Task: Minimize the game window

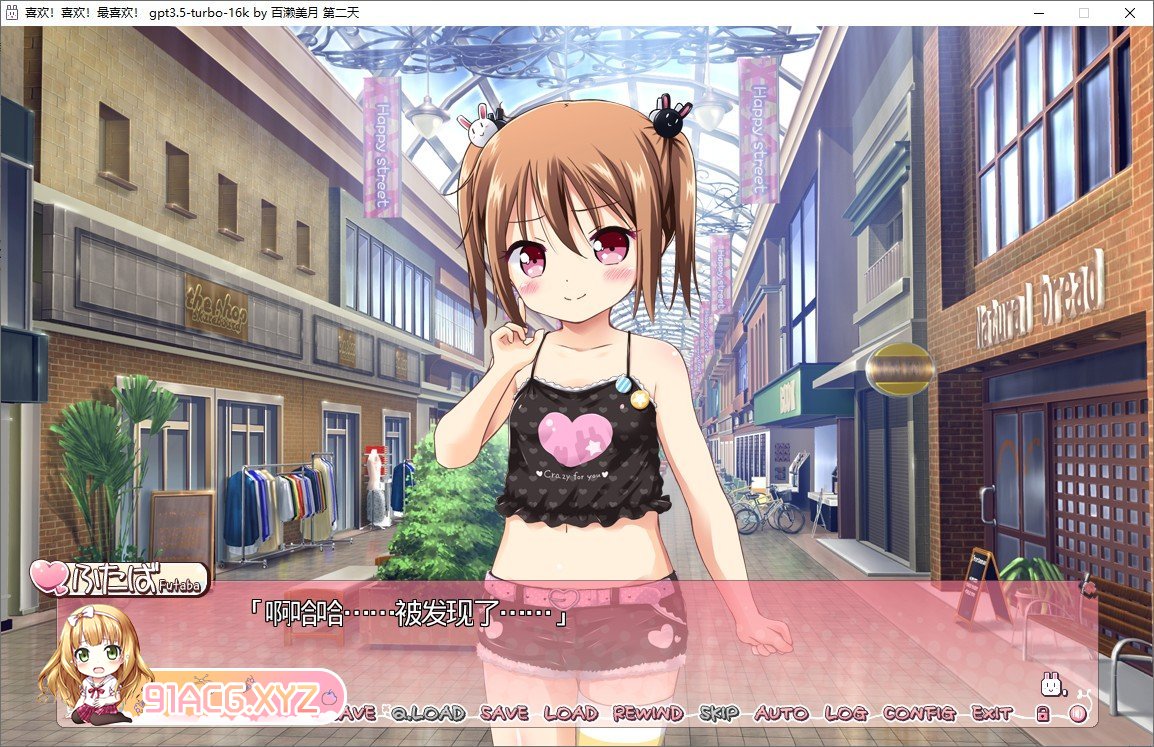Action: click(x=1038, y=13)
